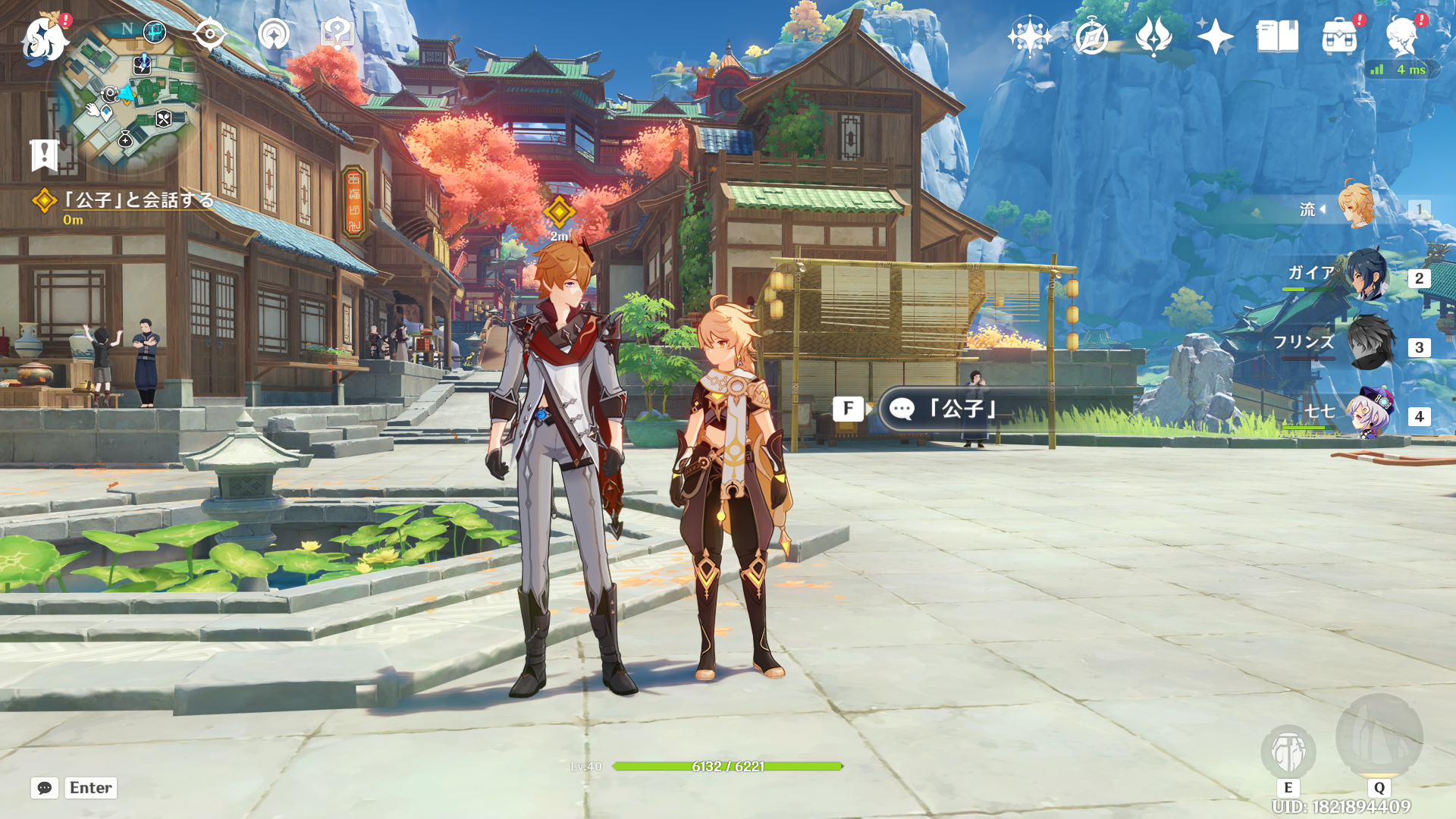Open the quest banner with exclamation mark
The height and width of the screenshot is (819, 1456).
(x=44, y=154)
